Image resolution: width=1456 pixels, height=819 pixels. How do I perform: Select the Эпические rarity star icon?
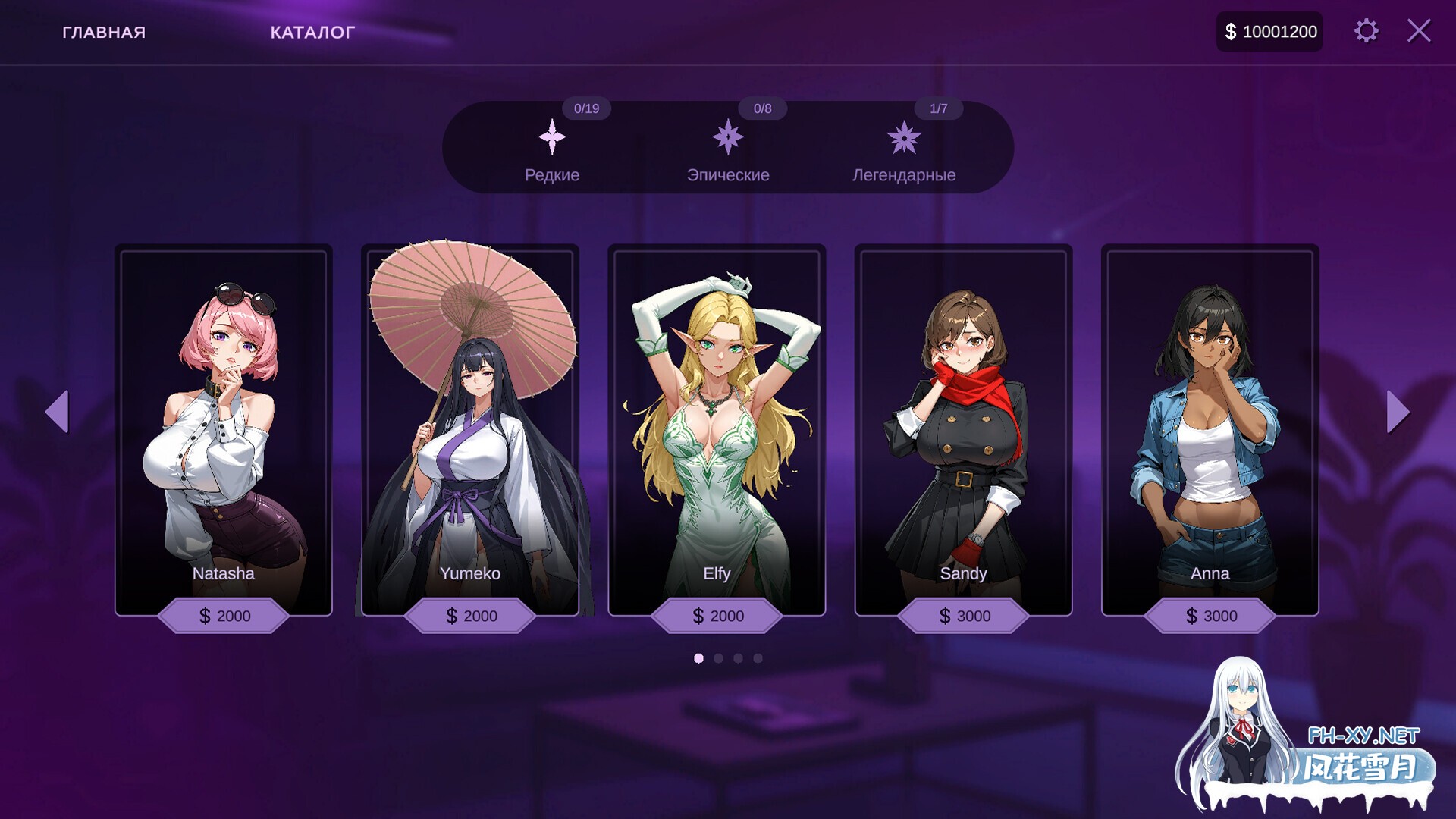(729, 138)
